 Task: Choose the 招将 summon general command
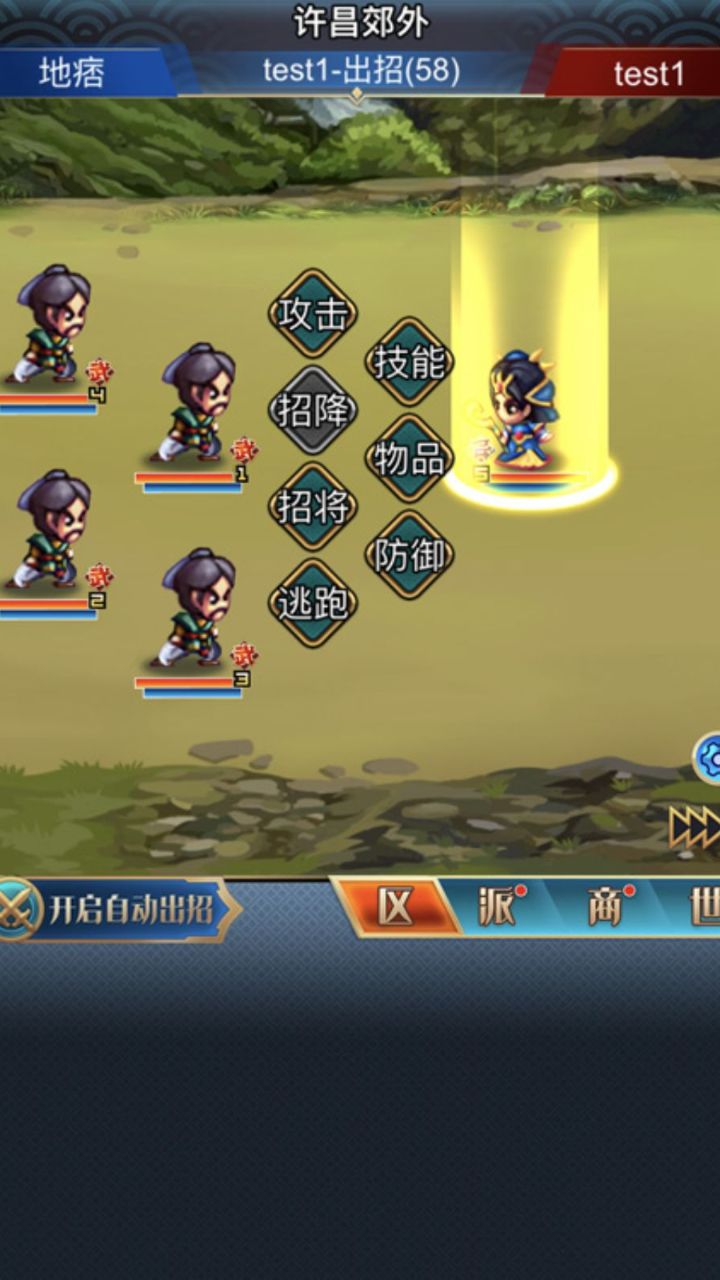click(313, 507)
